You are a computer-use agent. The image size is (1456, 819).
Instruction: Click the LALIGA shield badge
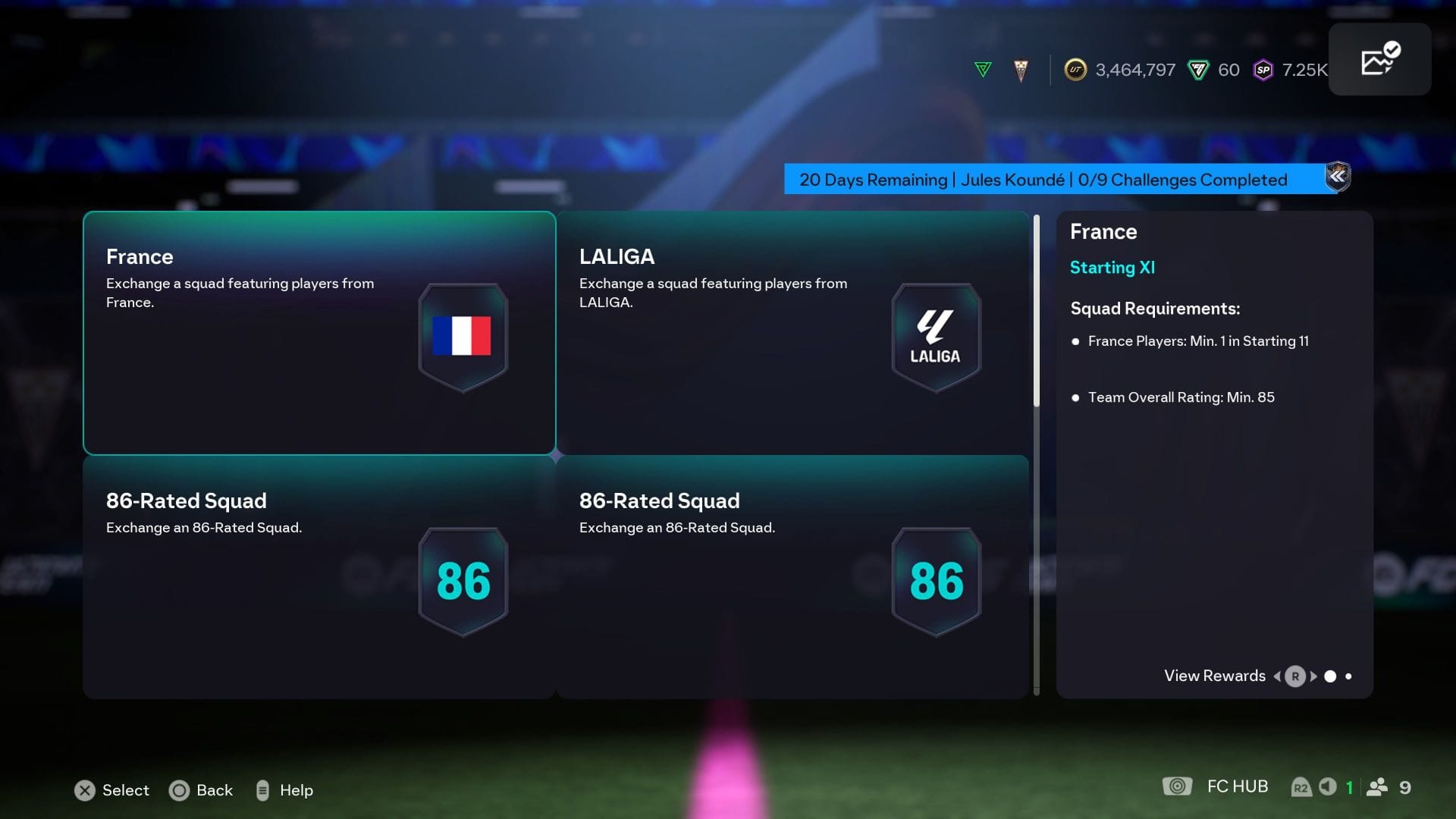pos(936,336)
